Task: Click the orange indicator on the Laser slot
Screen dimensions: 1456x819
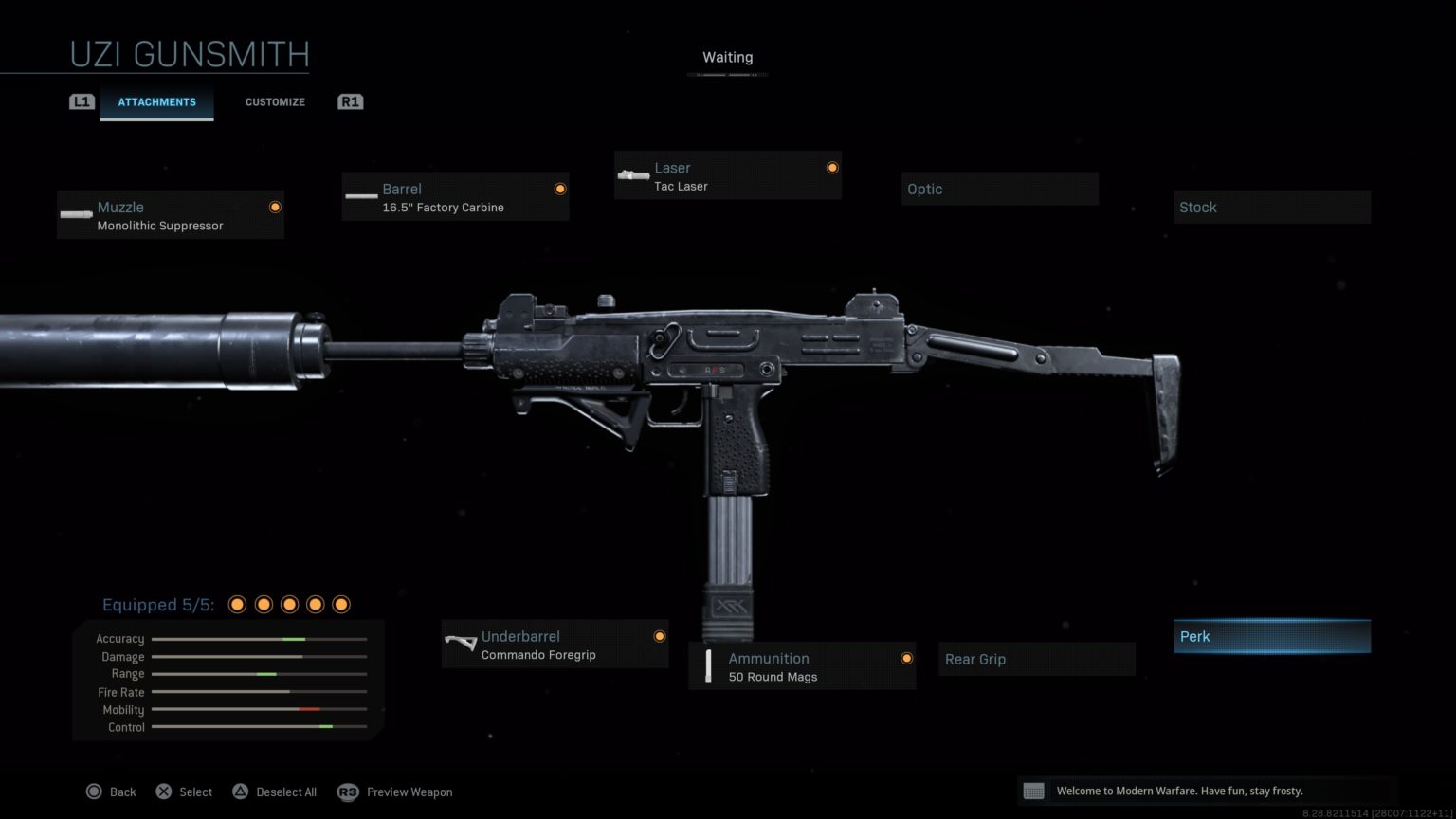Action: (831, 165)
